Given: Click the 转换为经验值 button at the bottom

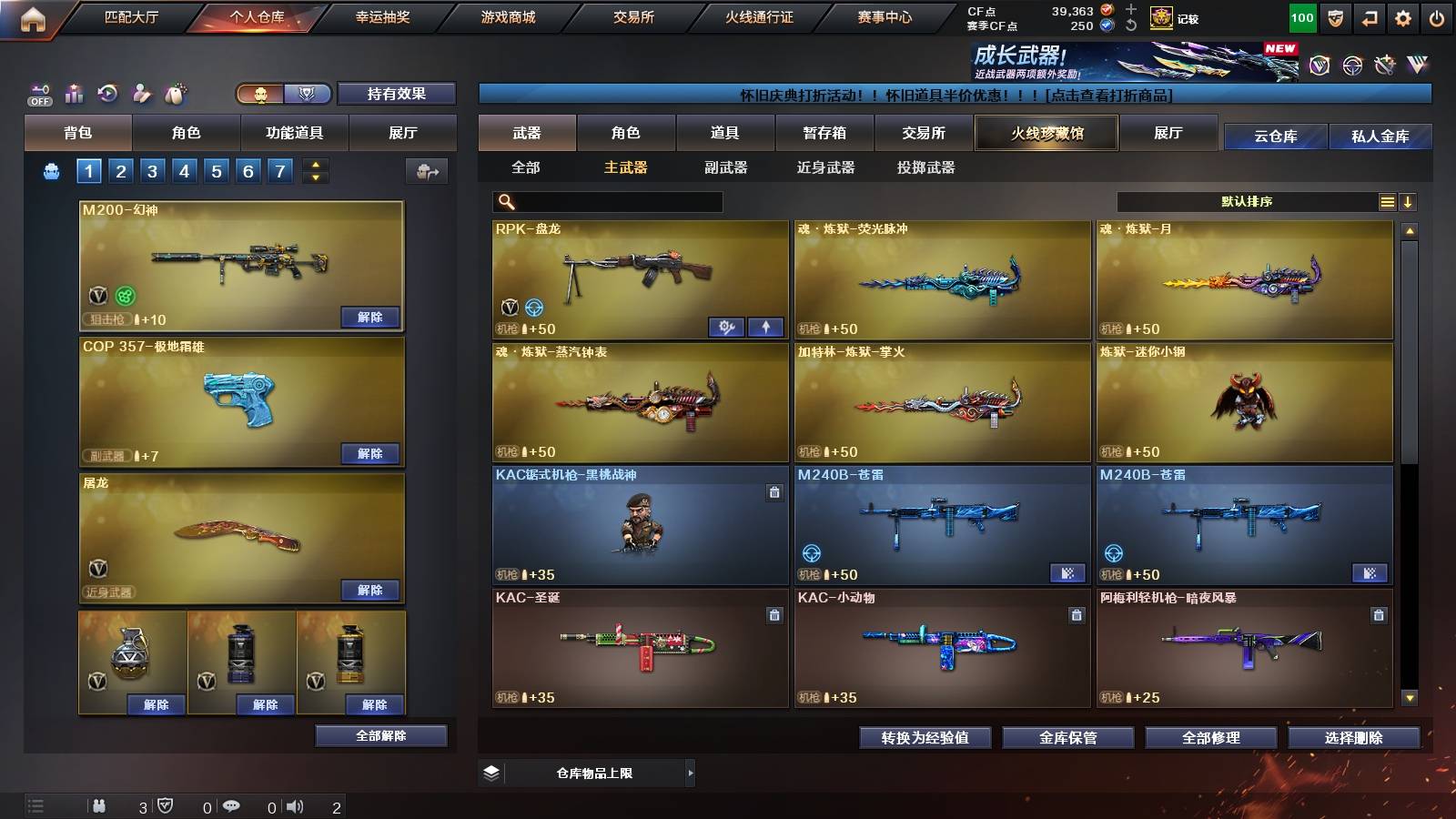Looking at the screenshot, I should [x=925, y=739].
